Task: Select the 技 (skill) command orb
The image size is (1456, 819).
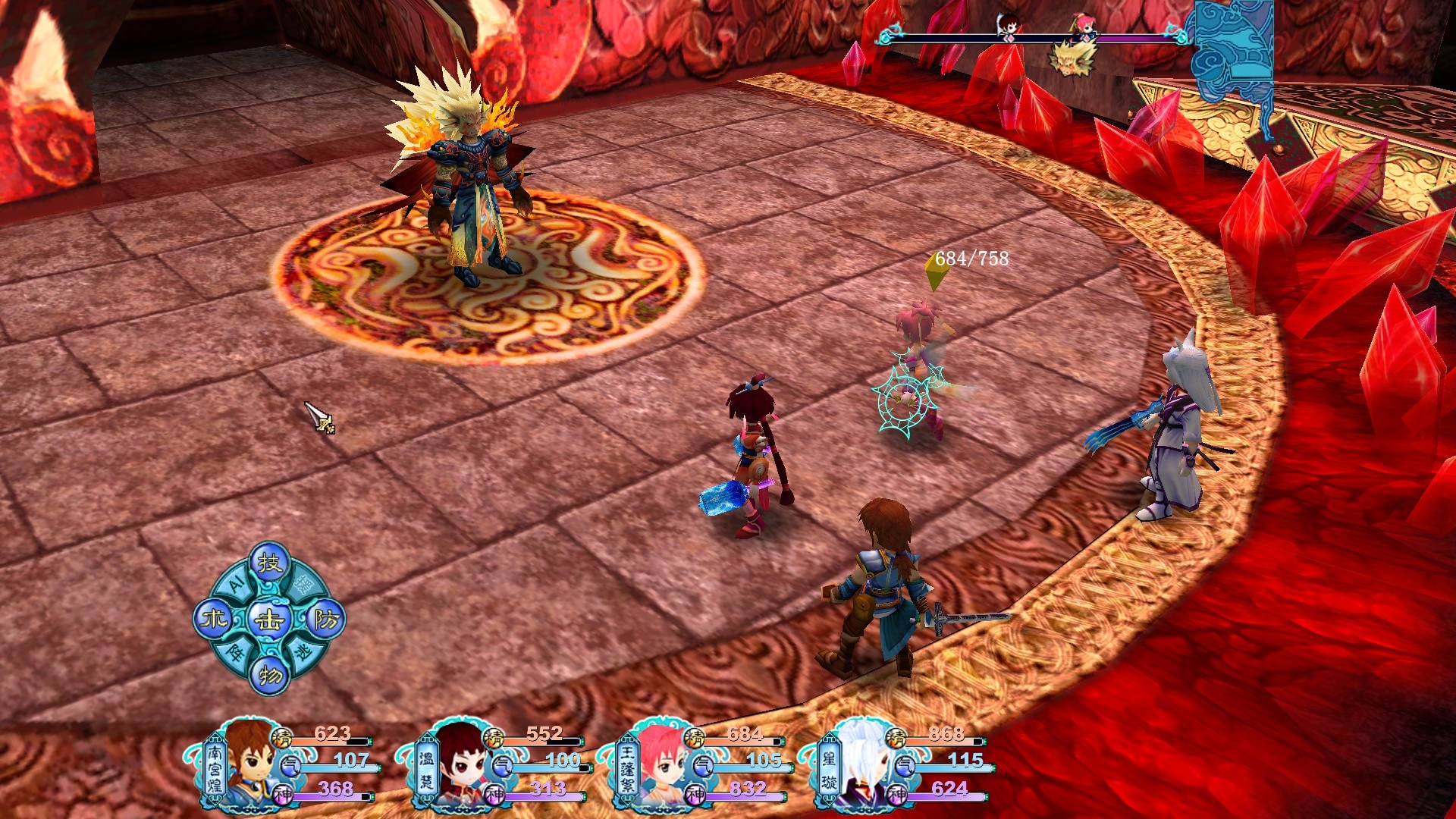Action: (x=269, y=563)
